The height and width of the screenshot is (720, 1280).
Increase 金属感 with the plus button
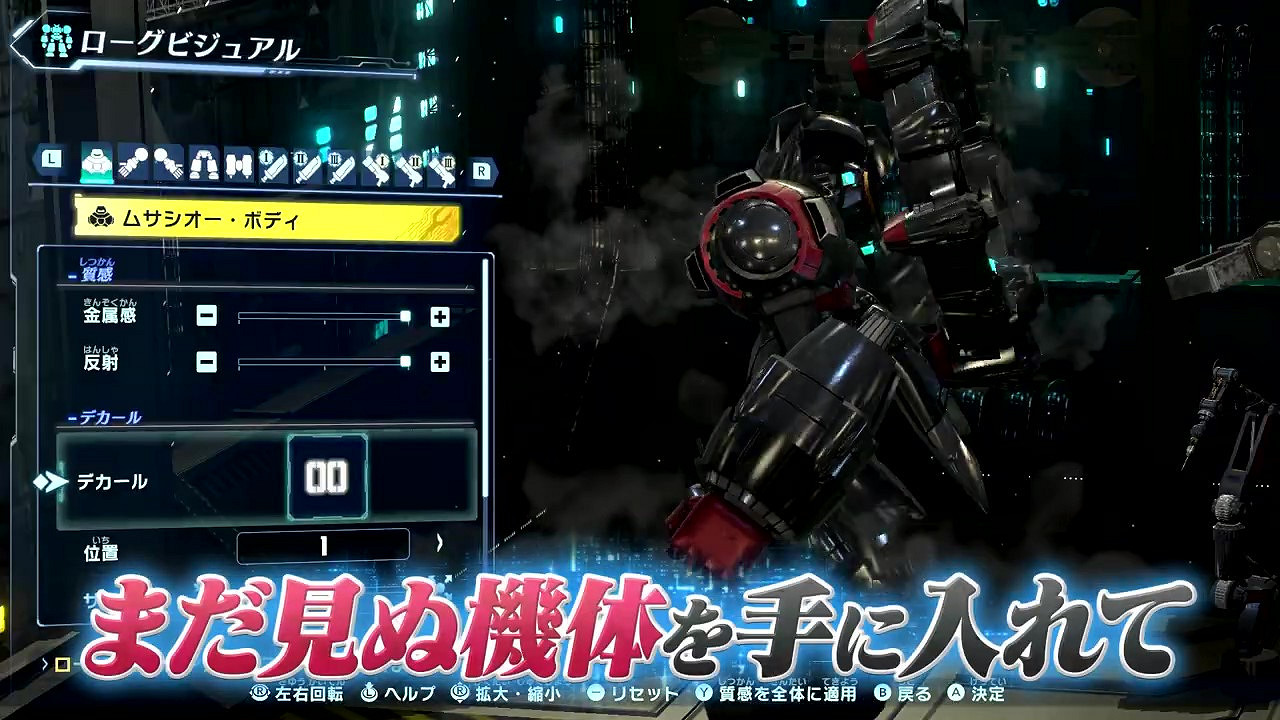tap(438, 317)
